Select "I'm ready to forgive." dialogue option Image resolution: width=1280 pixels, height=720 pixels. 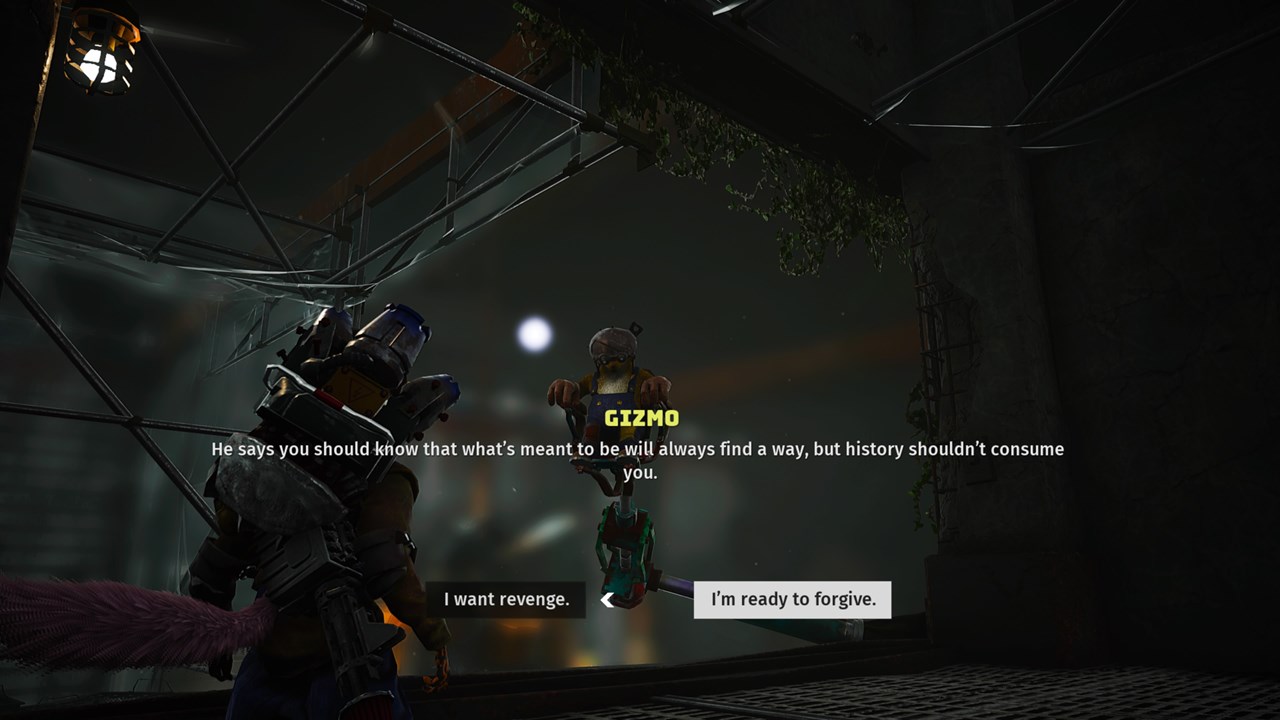tap(792, 600)
